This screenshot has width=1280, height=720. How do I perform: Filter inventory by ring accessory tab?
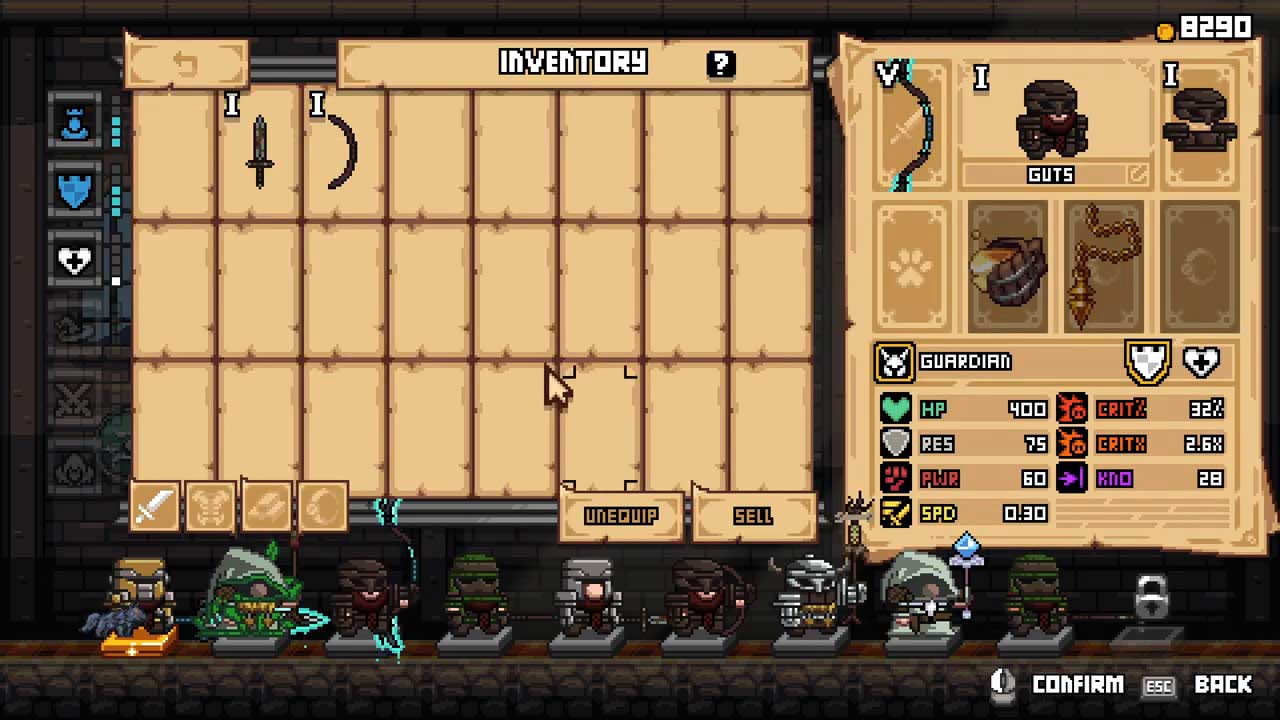click(x=323, y=508)
